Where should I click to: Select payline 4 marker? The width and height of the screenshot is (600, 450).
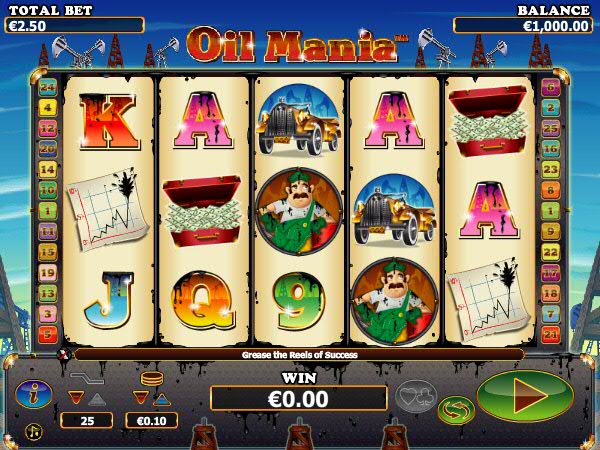pos(47,108)
